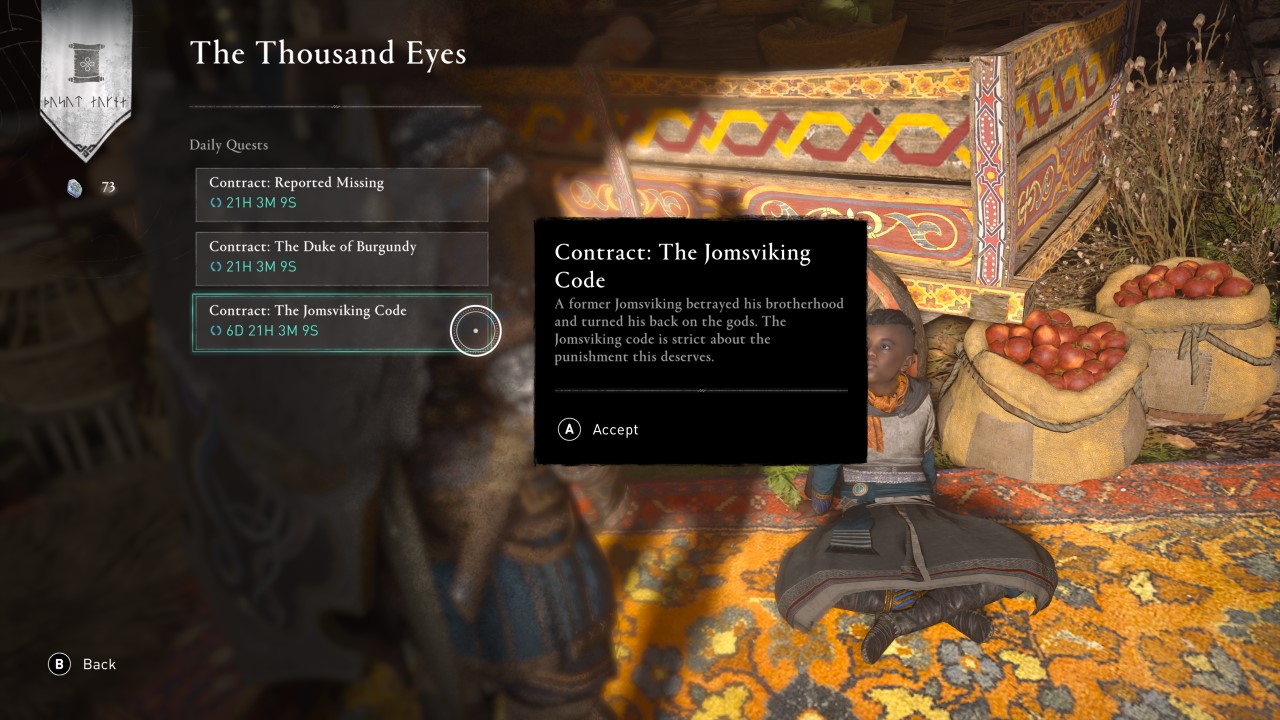Accept the Jomsviking Code contract
1280x720 pixels.
(599, 429)
